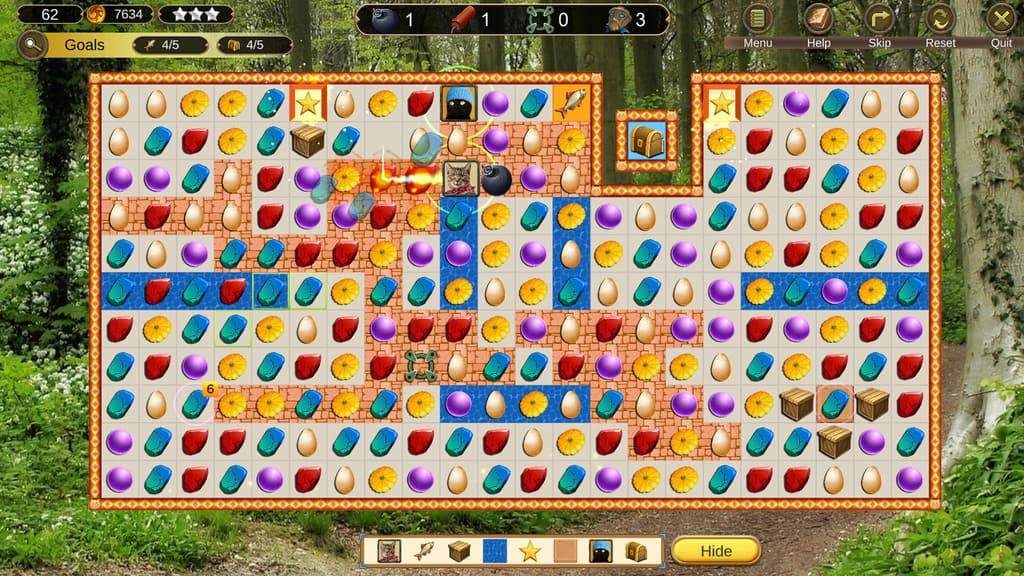Activate the blue-capped character power-up
Image resolution: width=1024 pixels, height=576 pixels.
pyautogui.click(x=618, y=19)
